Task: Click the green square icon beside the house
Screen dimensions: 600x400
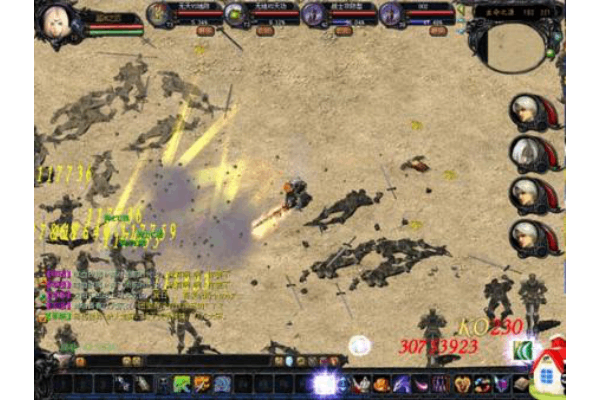Action: click(521, 351)
